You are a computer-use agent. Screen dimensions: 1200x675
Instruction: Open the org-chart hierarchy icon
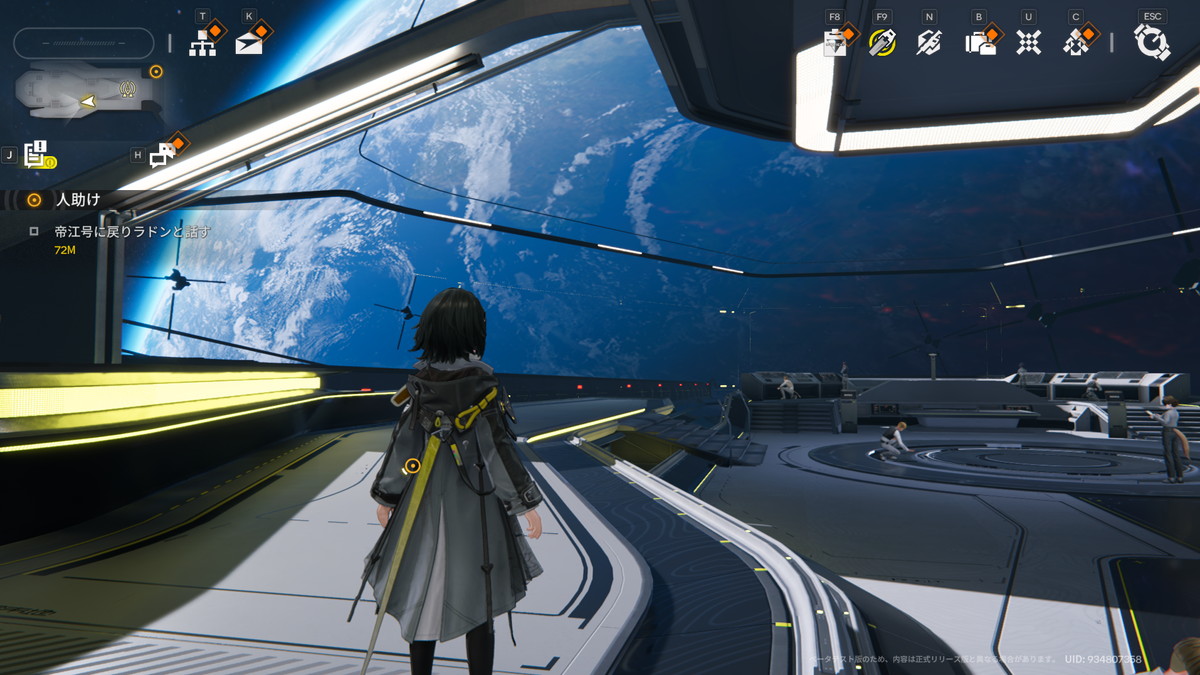point(204,43)
